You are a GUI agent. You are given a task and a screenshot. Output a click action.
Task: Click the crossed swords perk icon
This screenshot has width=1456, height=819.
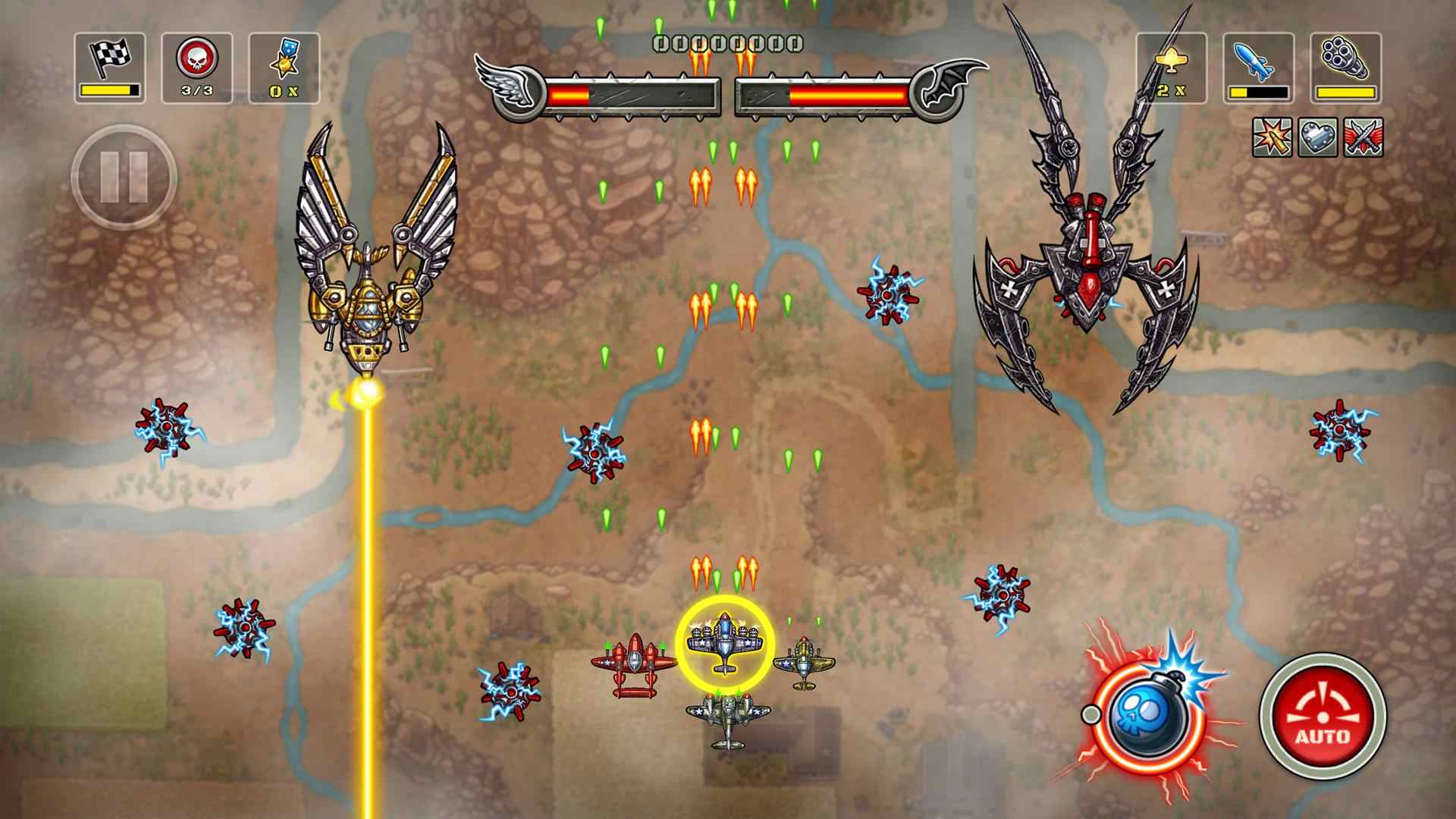point(1363,138)
